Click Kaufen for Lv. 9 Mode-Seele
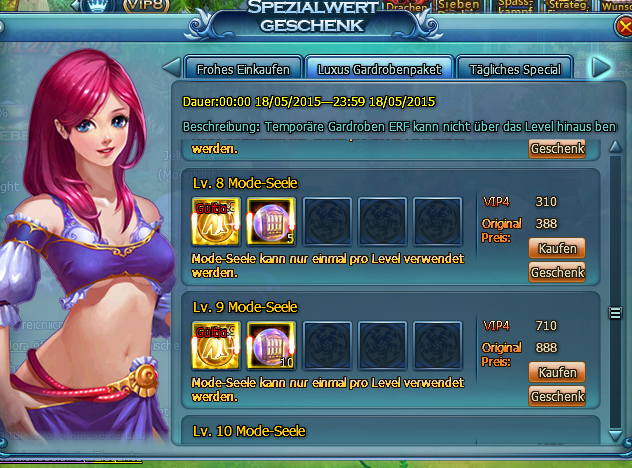This screenshot has height=468, width=632. (556, 372)
